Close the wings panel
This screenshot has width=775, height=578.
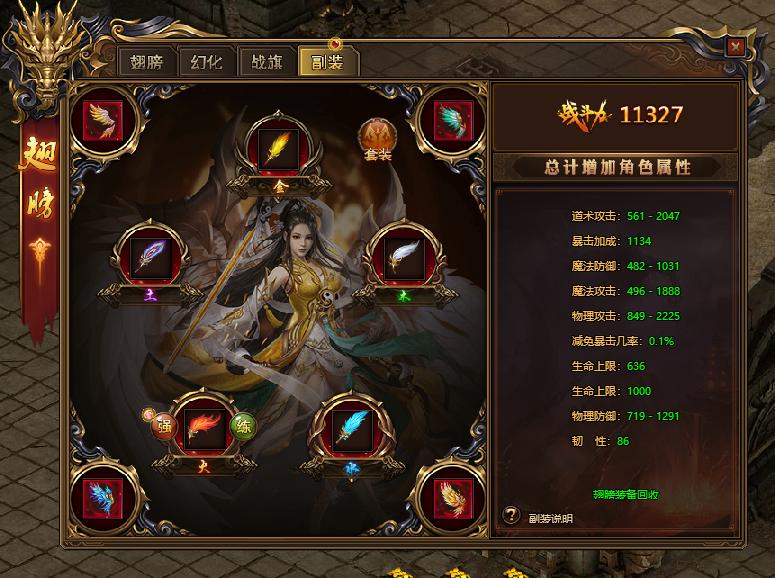coord(736,47)
